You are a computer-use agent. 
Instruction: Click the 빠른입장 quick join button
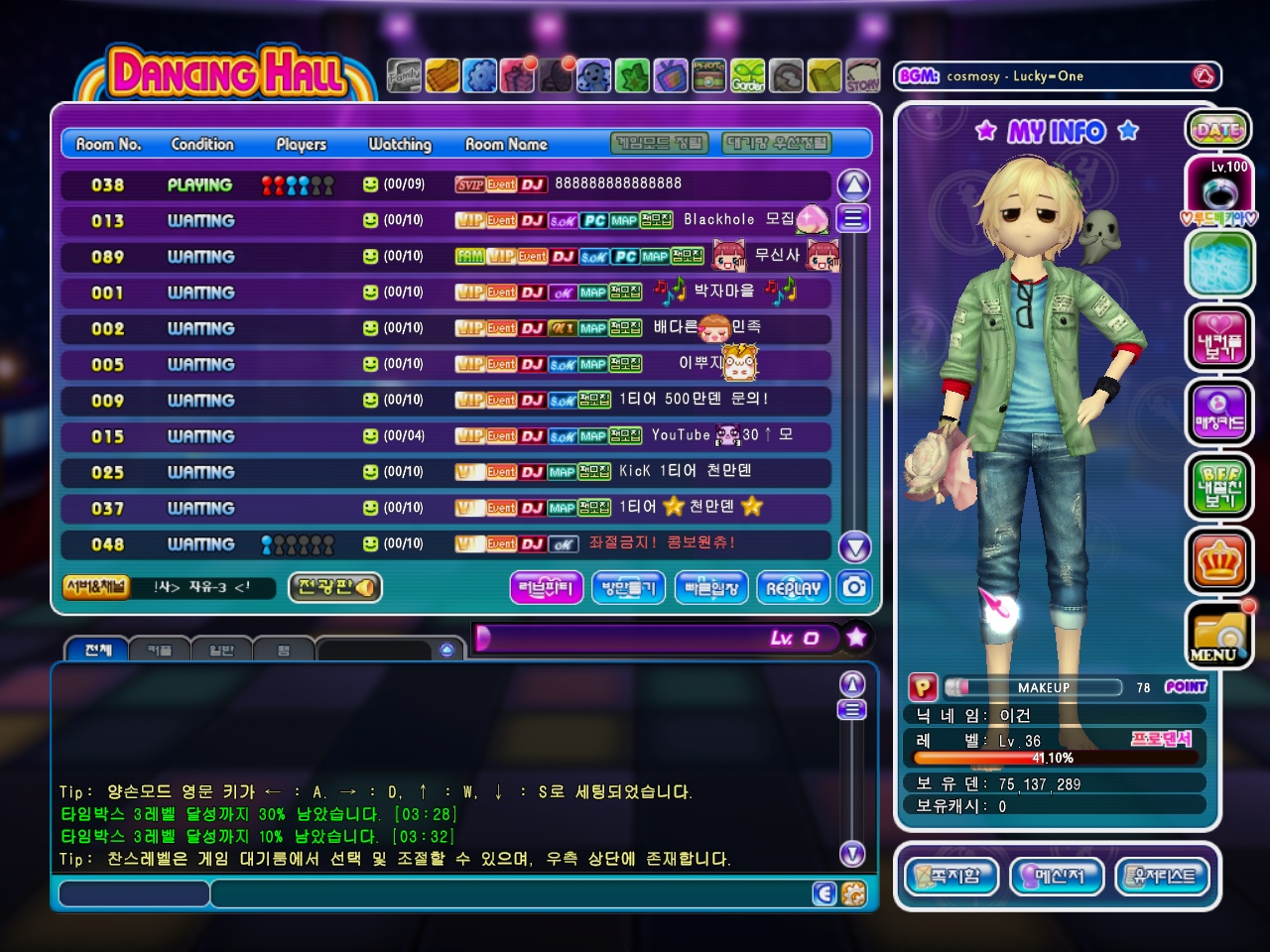[711, 588]
